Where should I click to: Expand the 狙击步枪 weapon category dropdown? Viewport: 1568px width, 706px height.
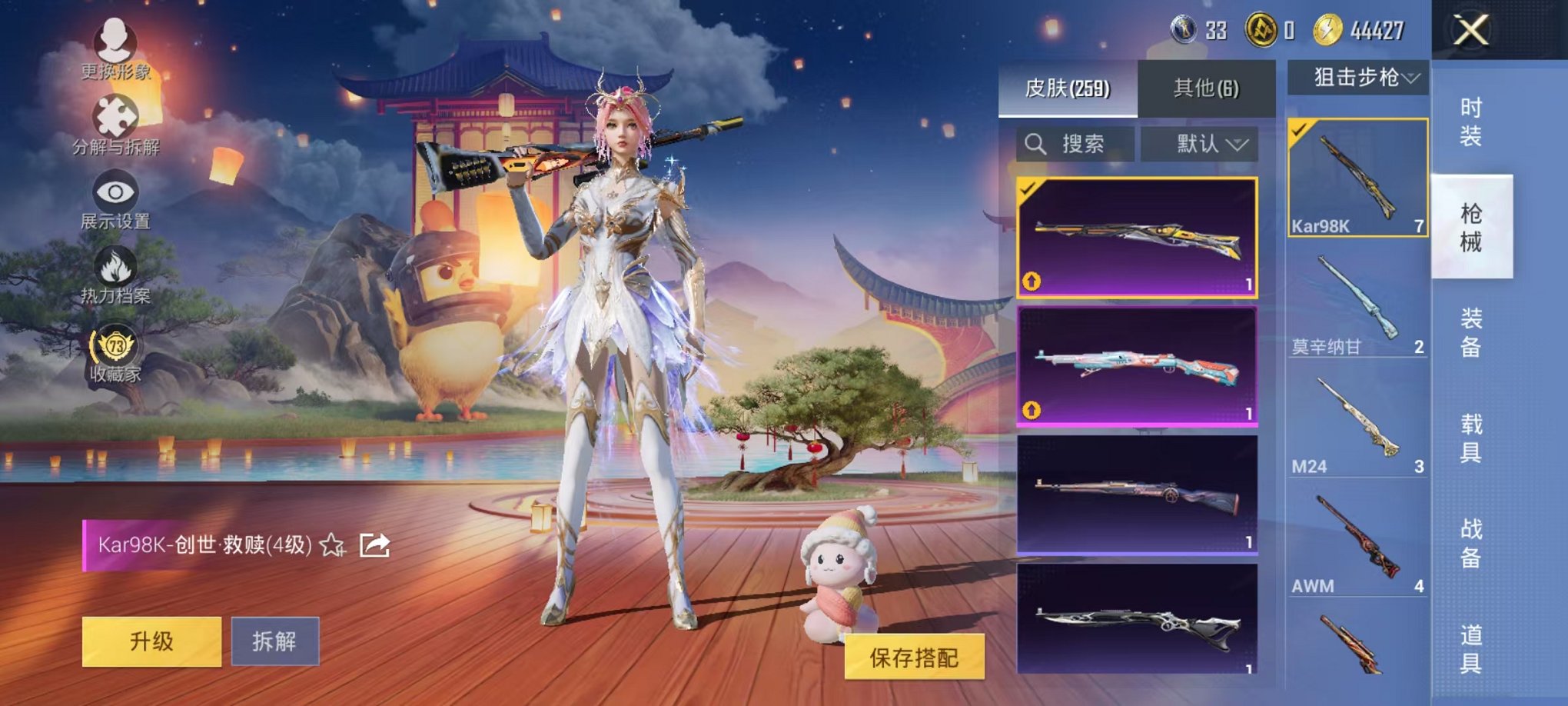coord(1361,75)
